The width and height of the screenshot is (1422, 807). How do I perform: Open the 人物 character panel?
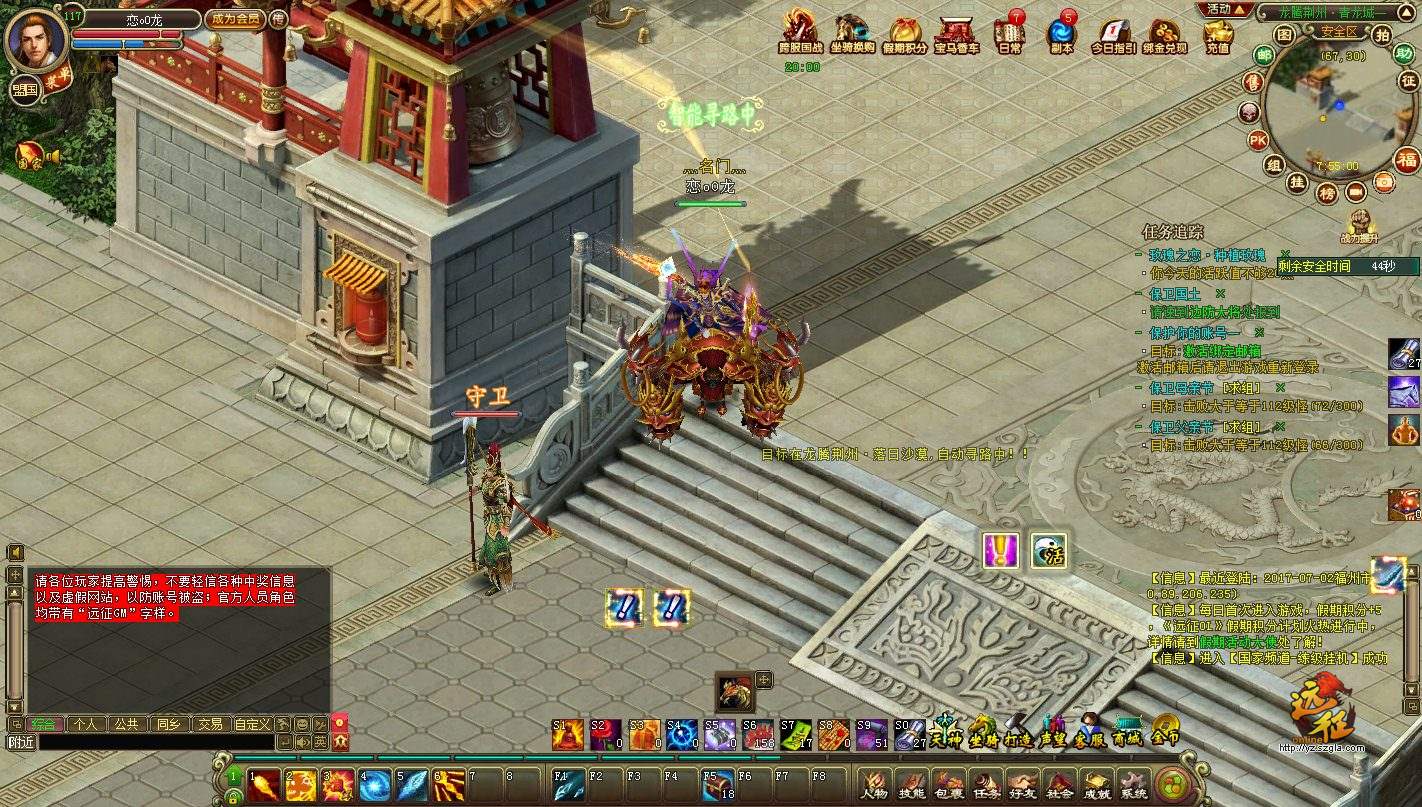tap(874, 784)
